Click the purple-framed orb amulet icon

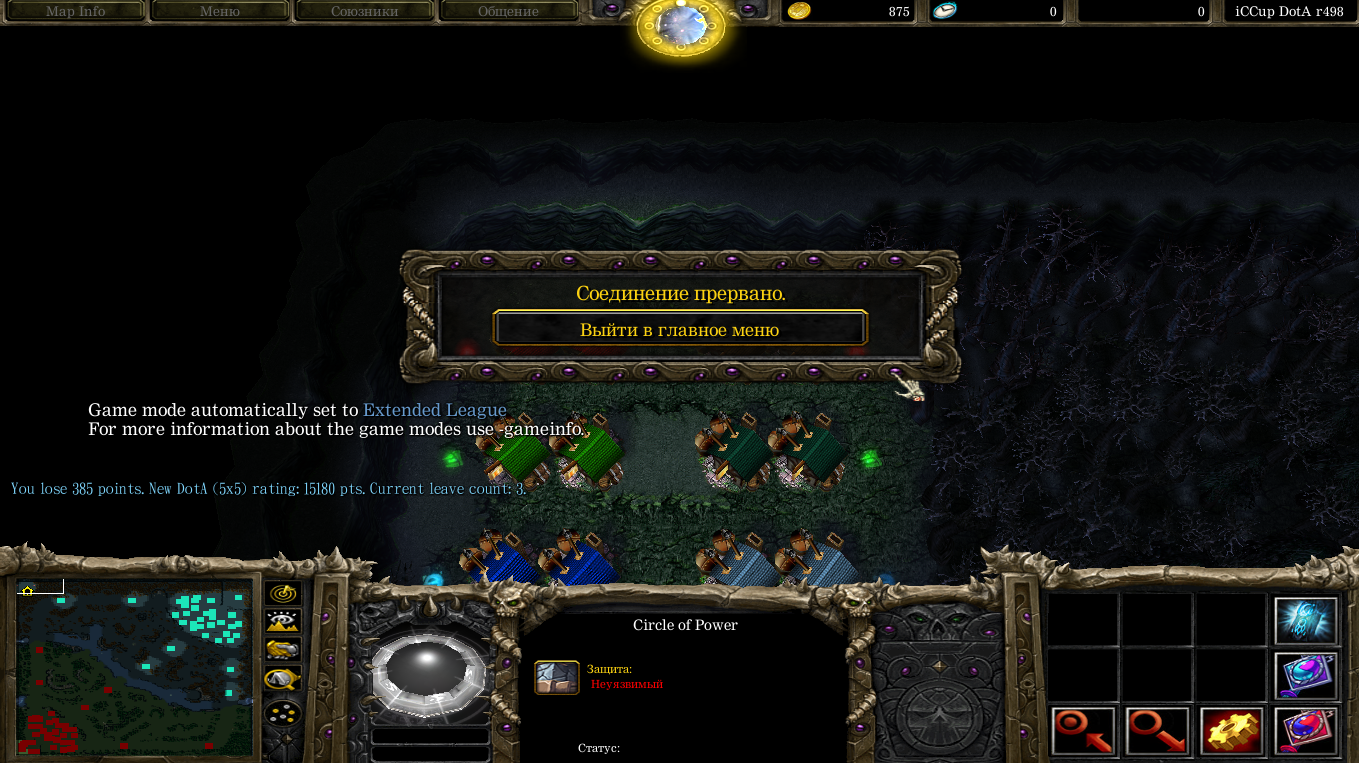coord(1306,676)
